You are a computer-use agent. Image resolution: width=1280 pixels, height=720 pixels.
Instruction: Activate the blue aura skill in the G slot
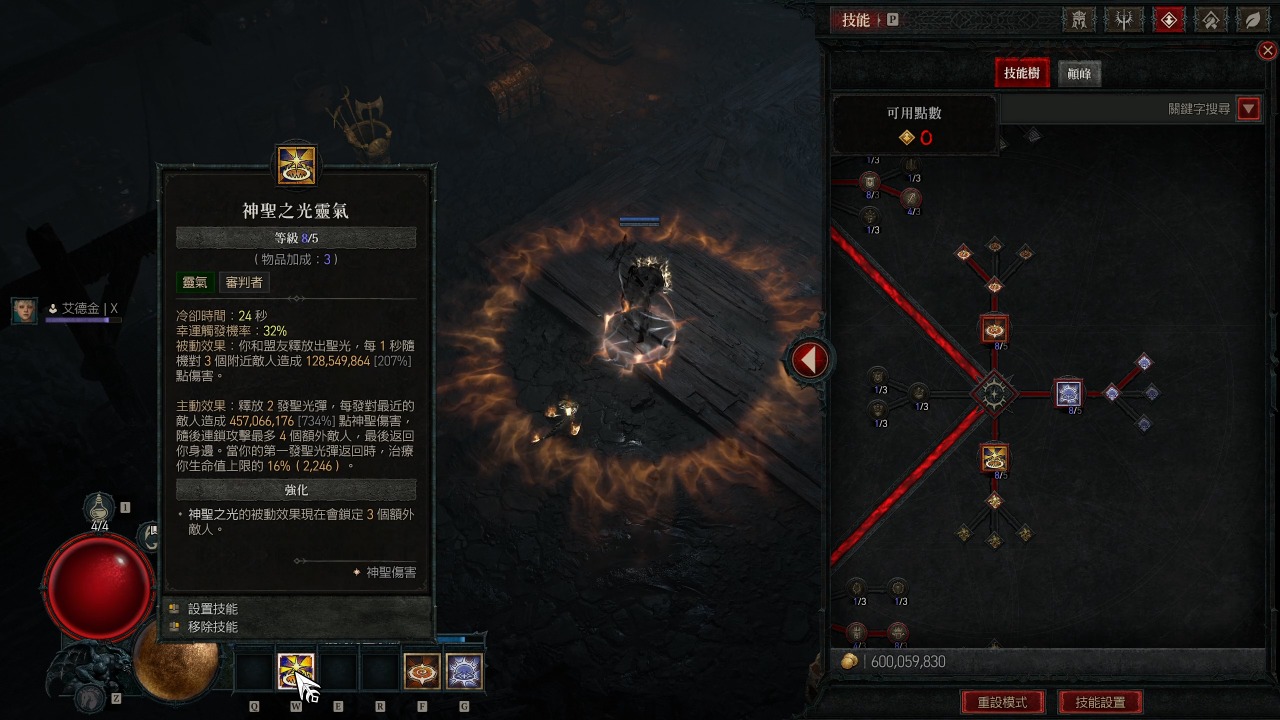click(464, 671)
